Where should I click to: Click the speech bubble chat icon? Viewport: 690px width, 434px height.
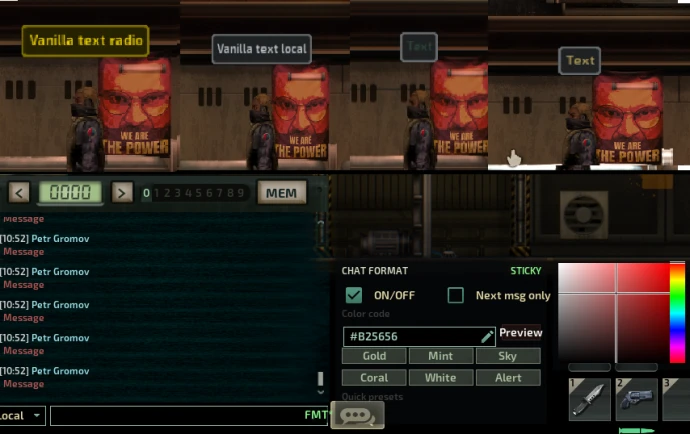click(357, 416)
